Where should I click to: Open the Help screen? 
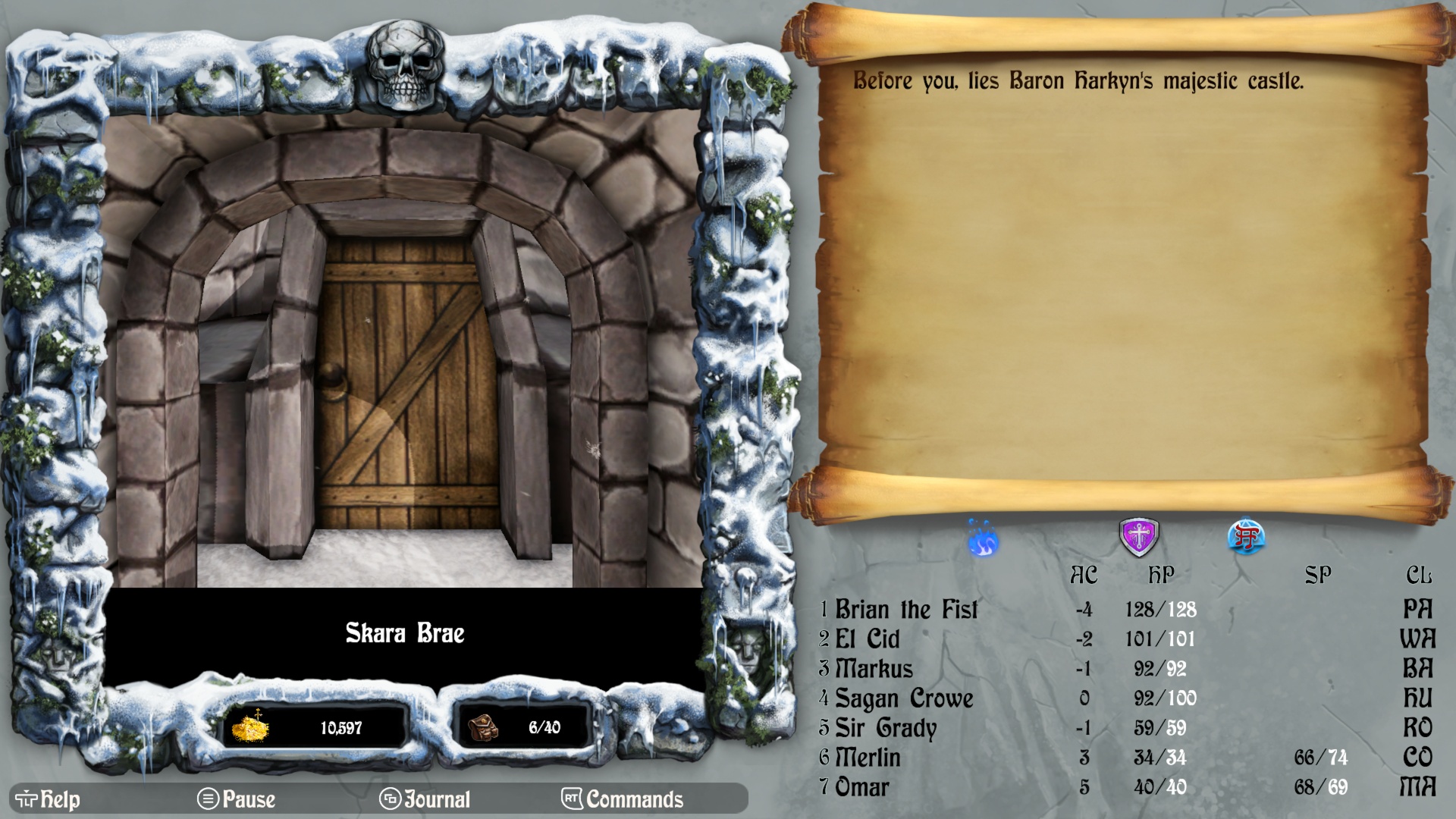coord(48,799)
